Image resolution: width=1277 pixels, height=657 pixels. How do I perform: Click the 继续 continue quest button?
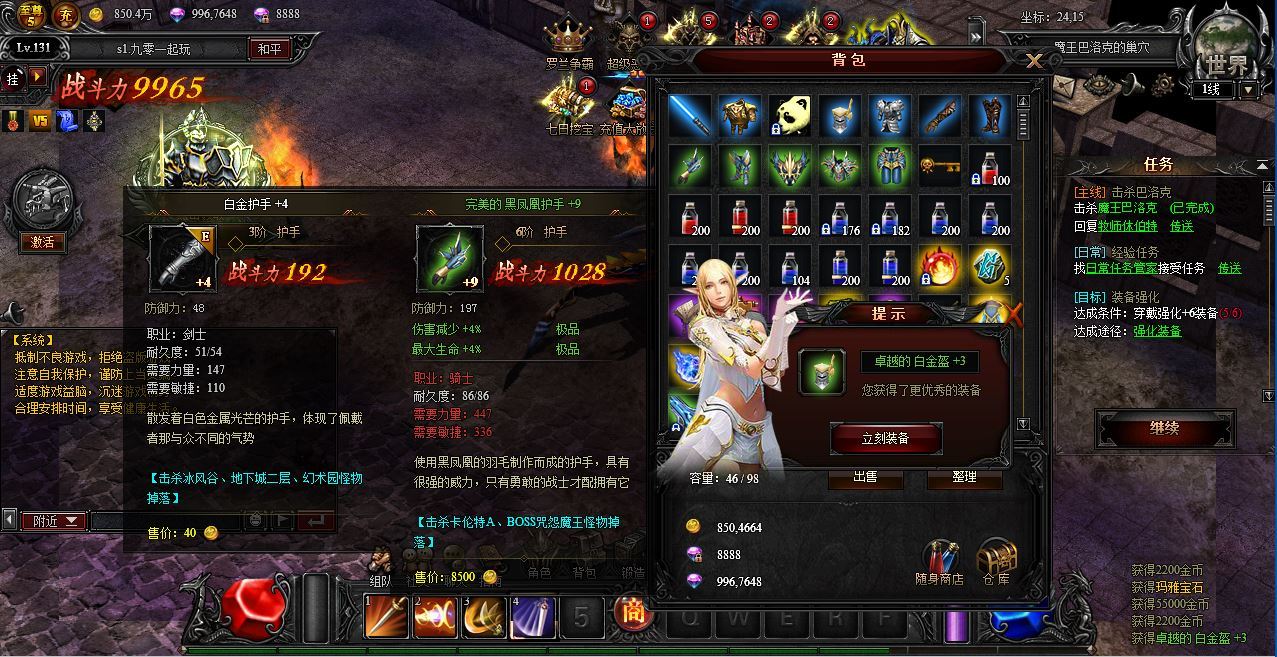[x=1164, y=429]
